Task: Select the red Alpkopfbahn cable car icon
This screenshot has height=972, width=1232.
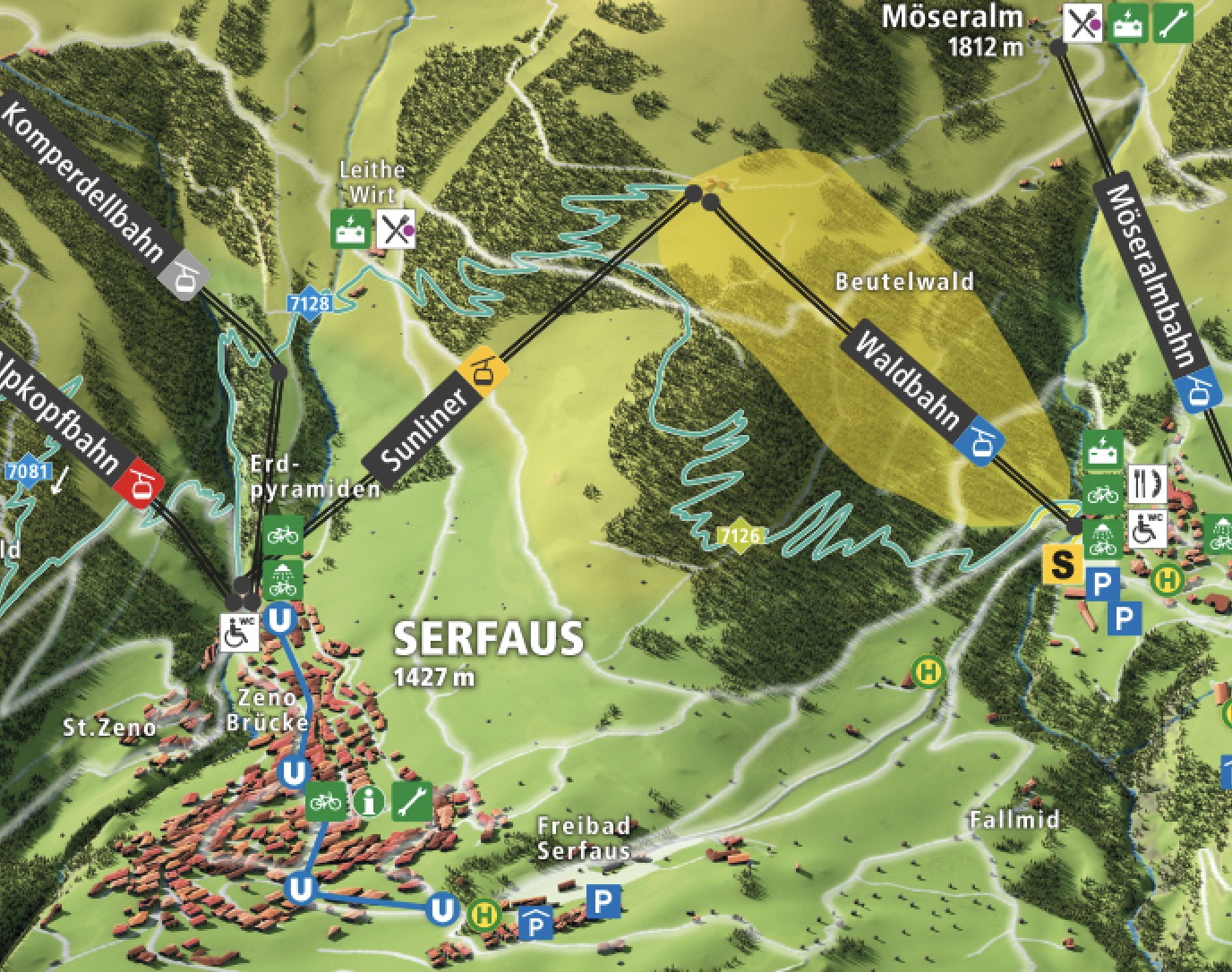Action: click(138, 482)
